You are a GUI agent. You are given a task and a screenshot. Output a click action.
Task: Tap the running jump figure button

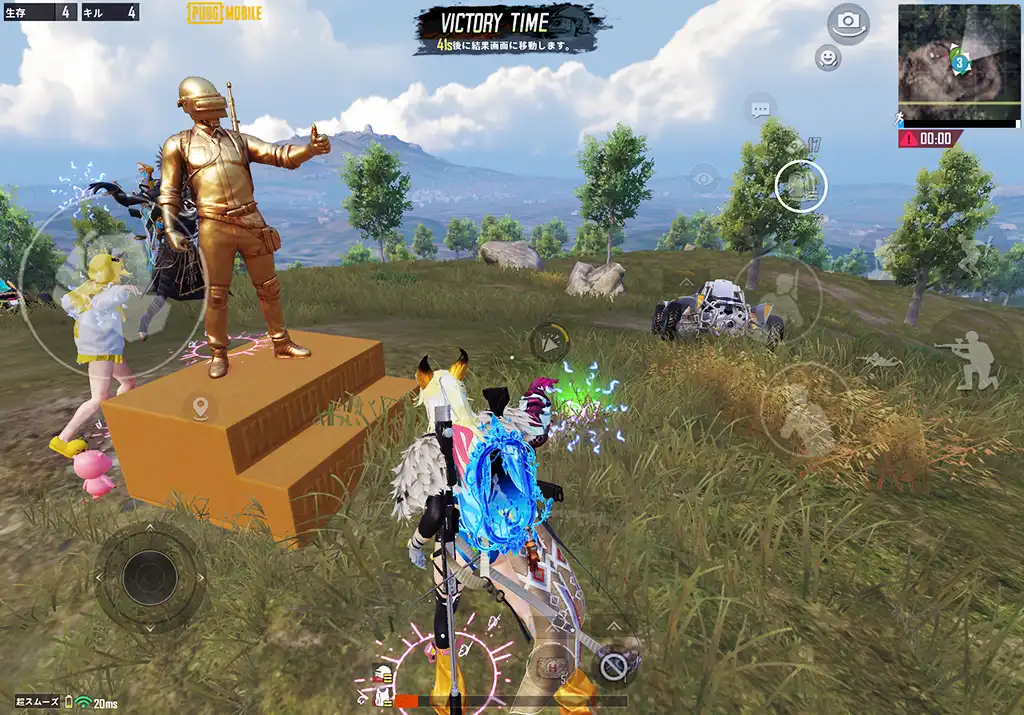(x=973, y=255)
